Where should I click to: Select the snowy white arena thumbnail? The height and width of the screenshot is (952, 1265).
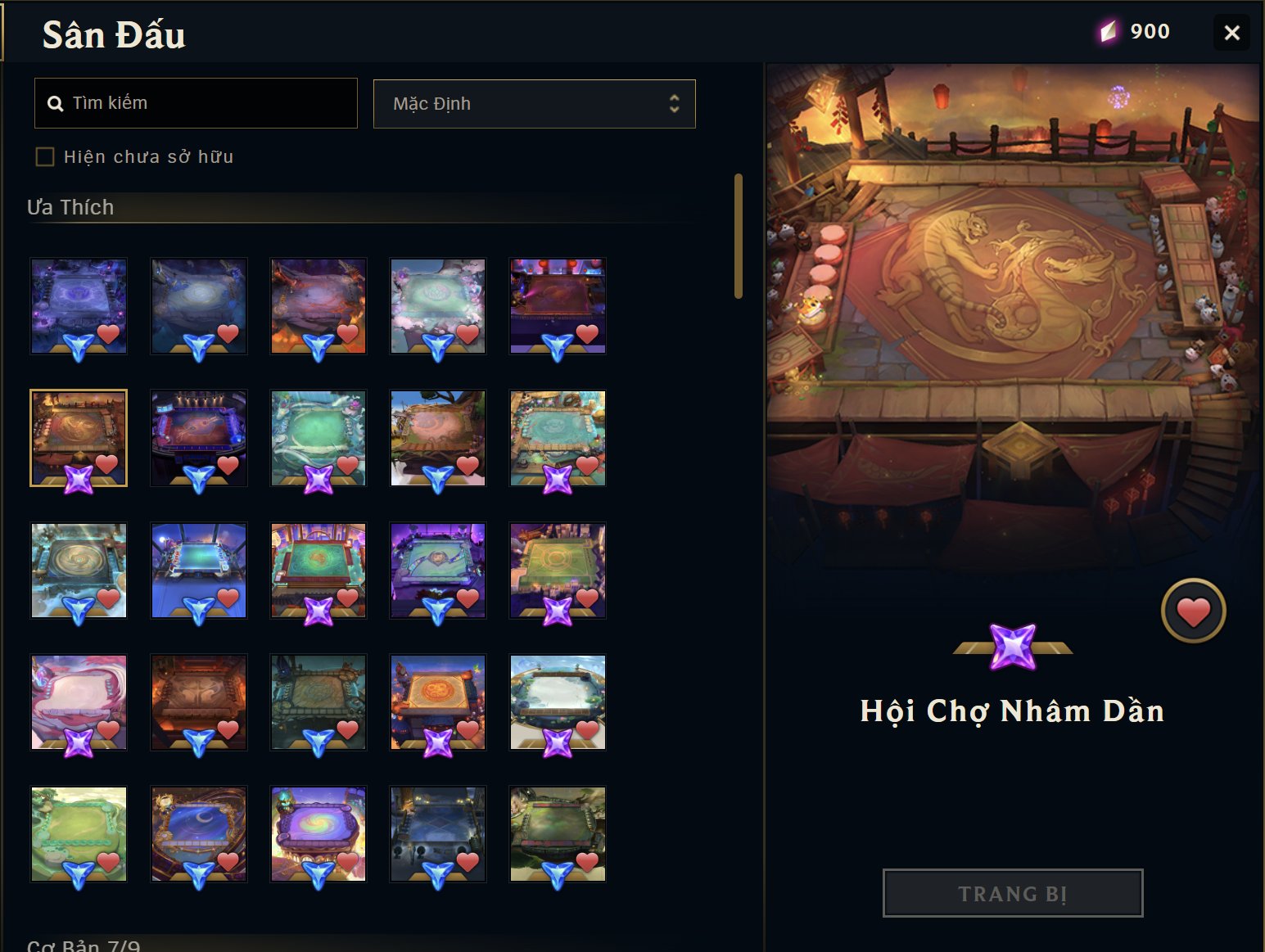coord(558,702)
